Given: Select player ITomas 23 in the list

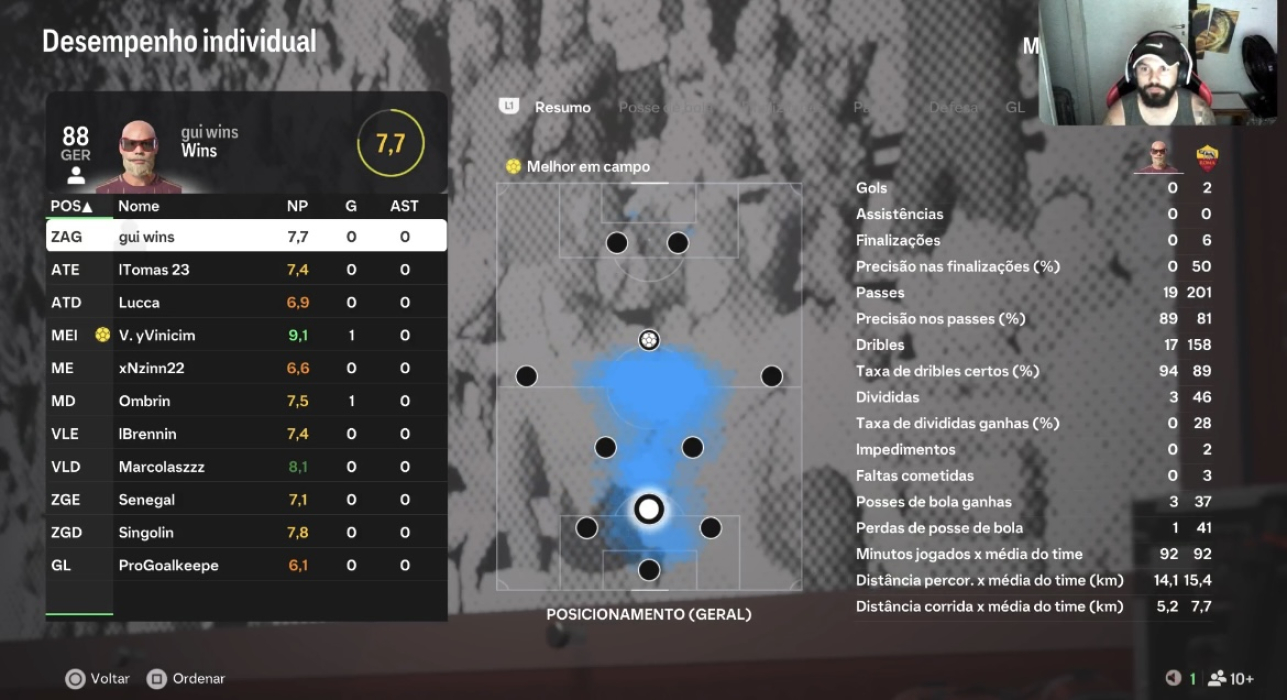Looking at the screenshot, I should click(x=246, y=270).
